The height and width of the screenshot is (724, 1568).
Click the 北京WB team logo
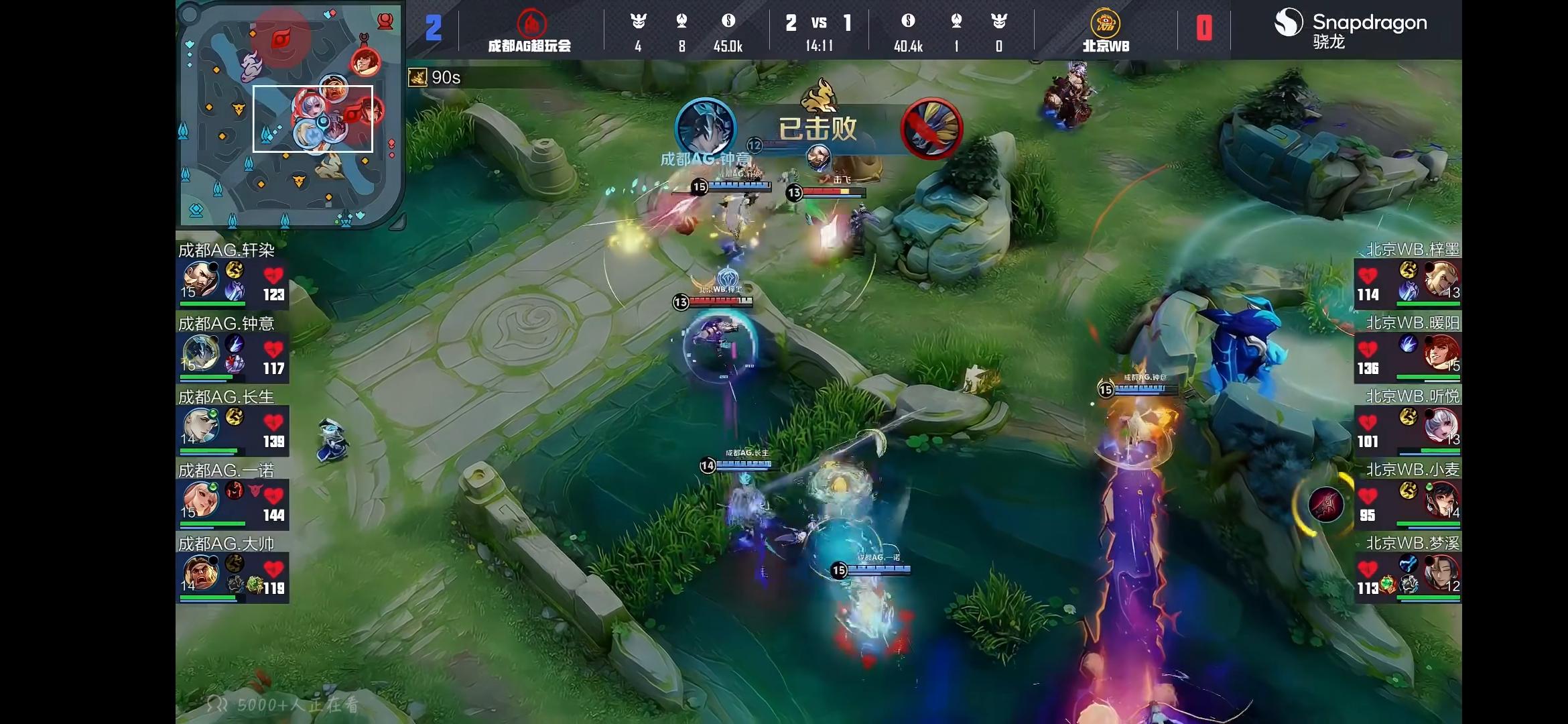pos(1105,23)
